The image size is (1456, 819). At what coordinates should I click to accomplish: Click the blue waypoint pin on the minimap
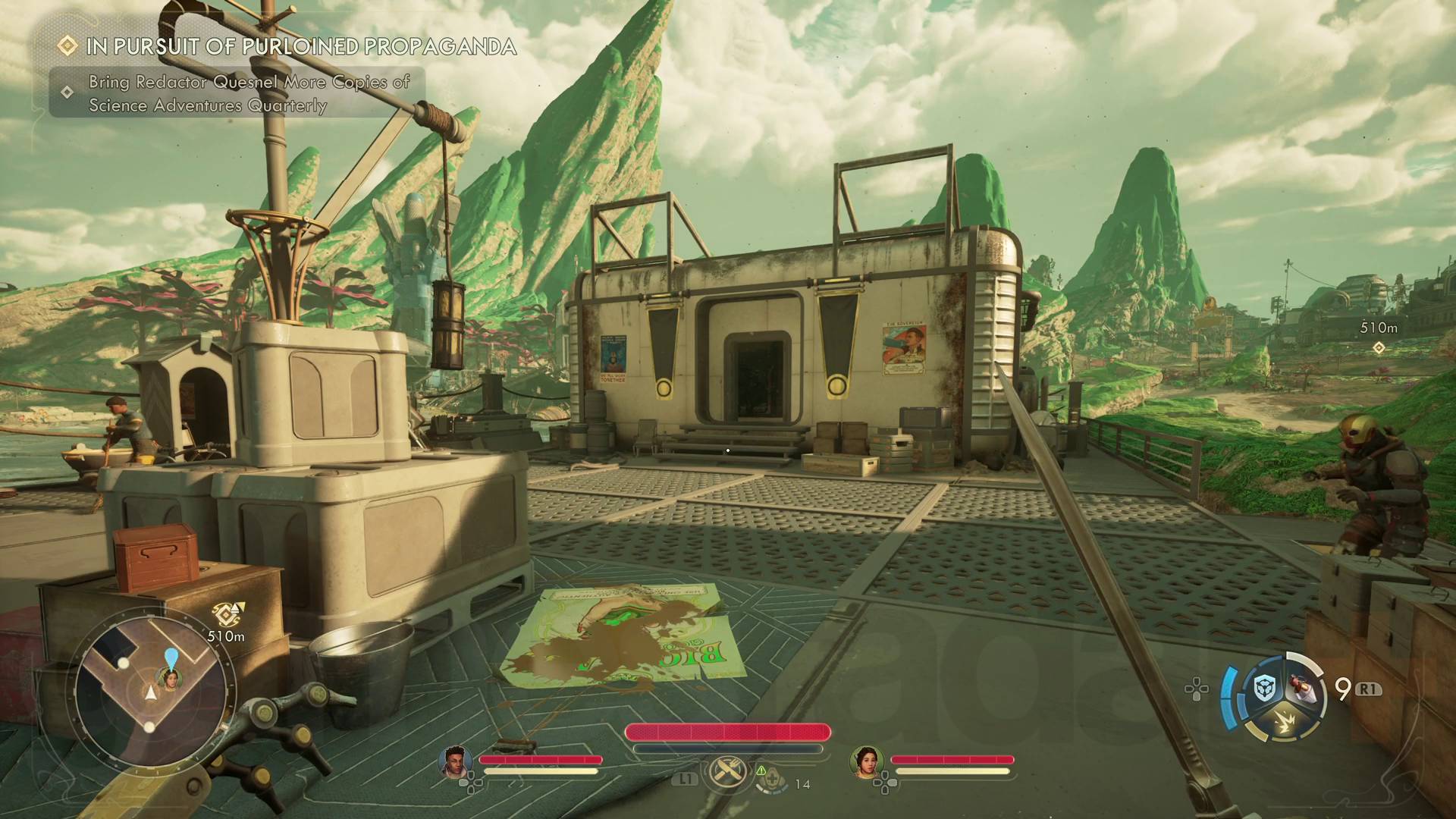tap(171, 657)
